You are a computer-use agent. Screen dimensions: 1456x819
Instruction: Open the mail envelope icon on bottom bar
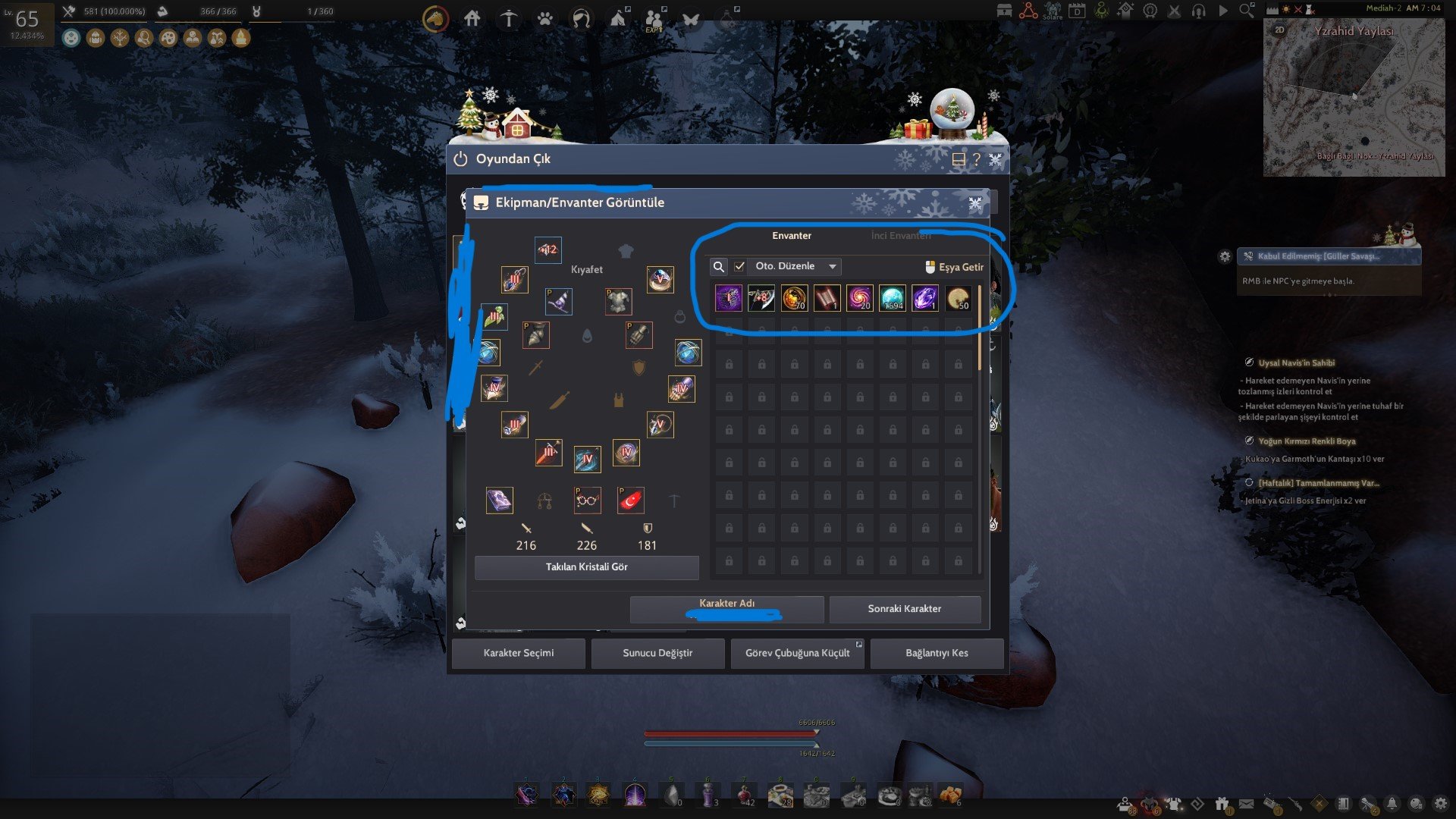(x=1246, y=804)
